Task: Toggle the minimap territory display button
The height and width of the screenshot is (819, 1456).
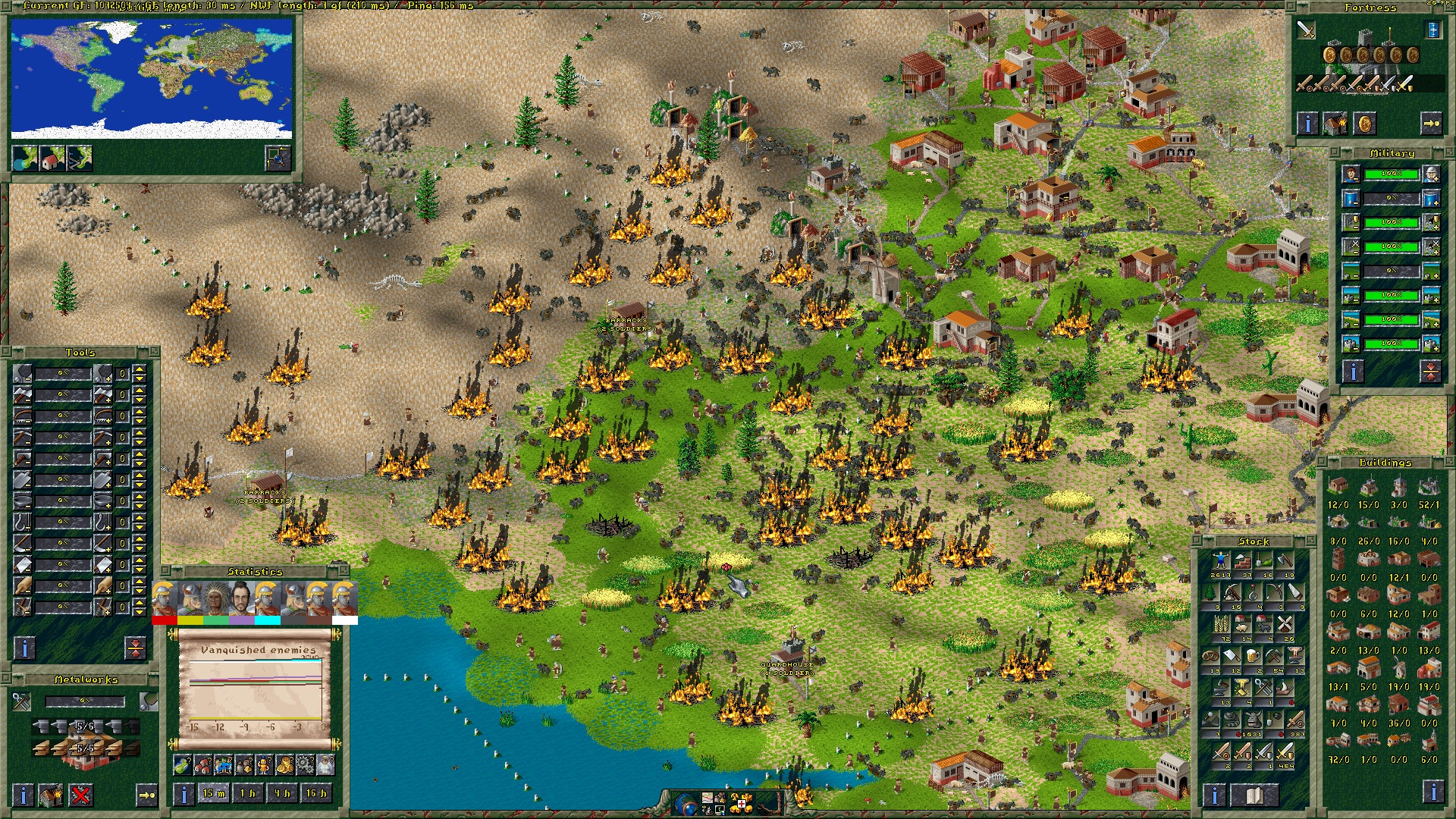Action: (25, 158)
